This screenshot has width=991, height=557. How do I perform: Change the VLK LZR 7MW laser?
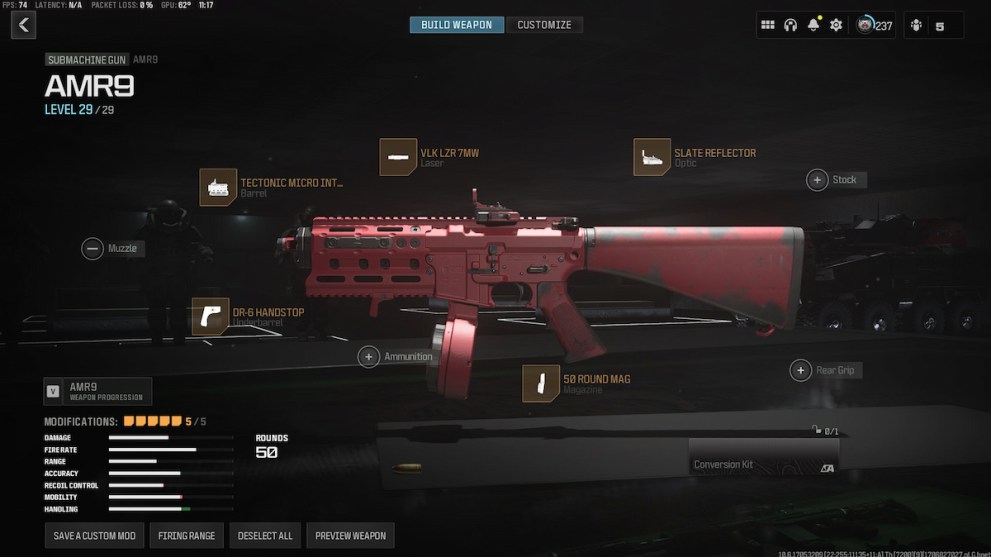(398, 157)
